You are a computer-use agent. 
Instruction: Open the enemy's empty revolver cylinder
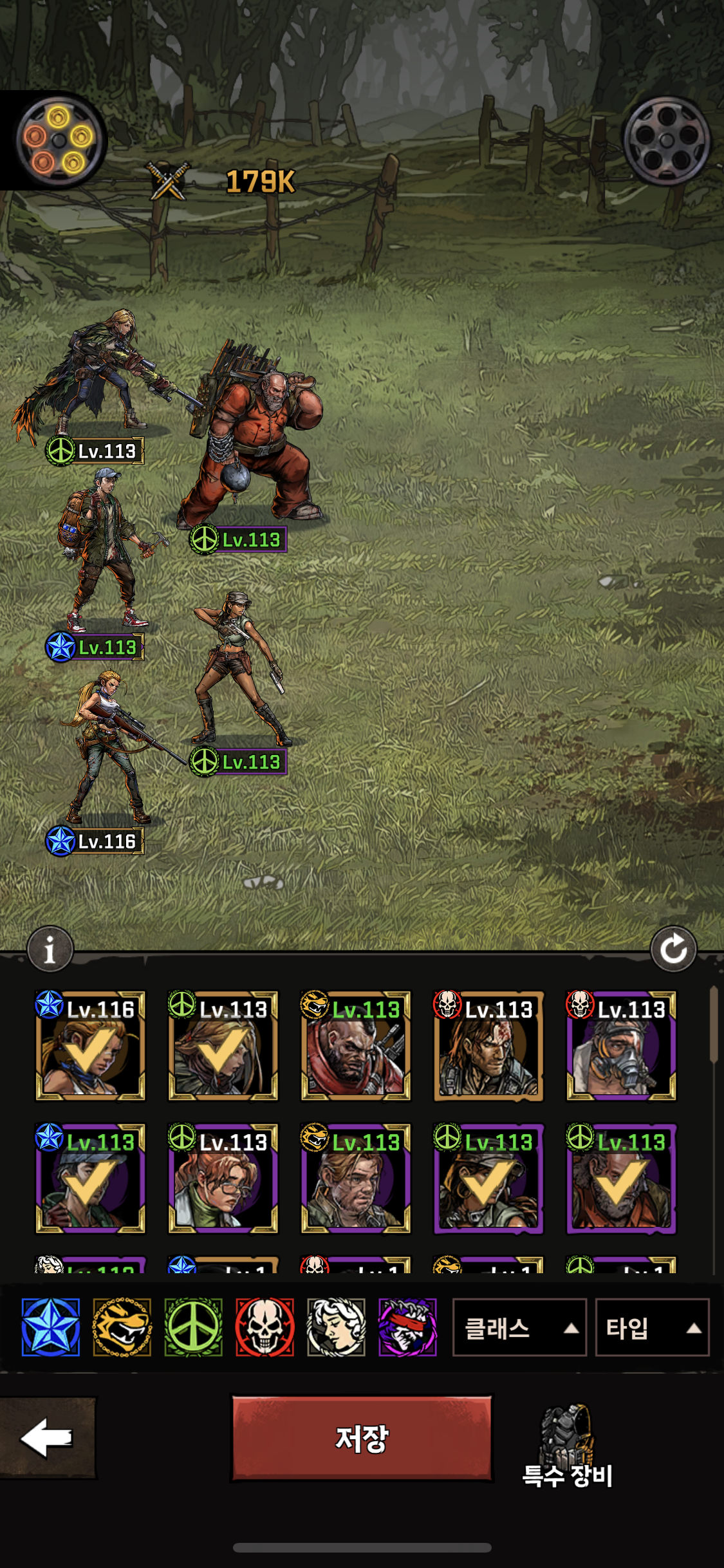pos(666,141)
